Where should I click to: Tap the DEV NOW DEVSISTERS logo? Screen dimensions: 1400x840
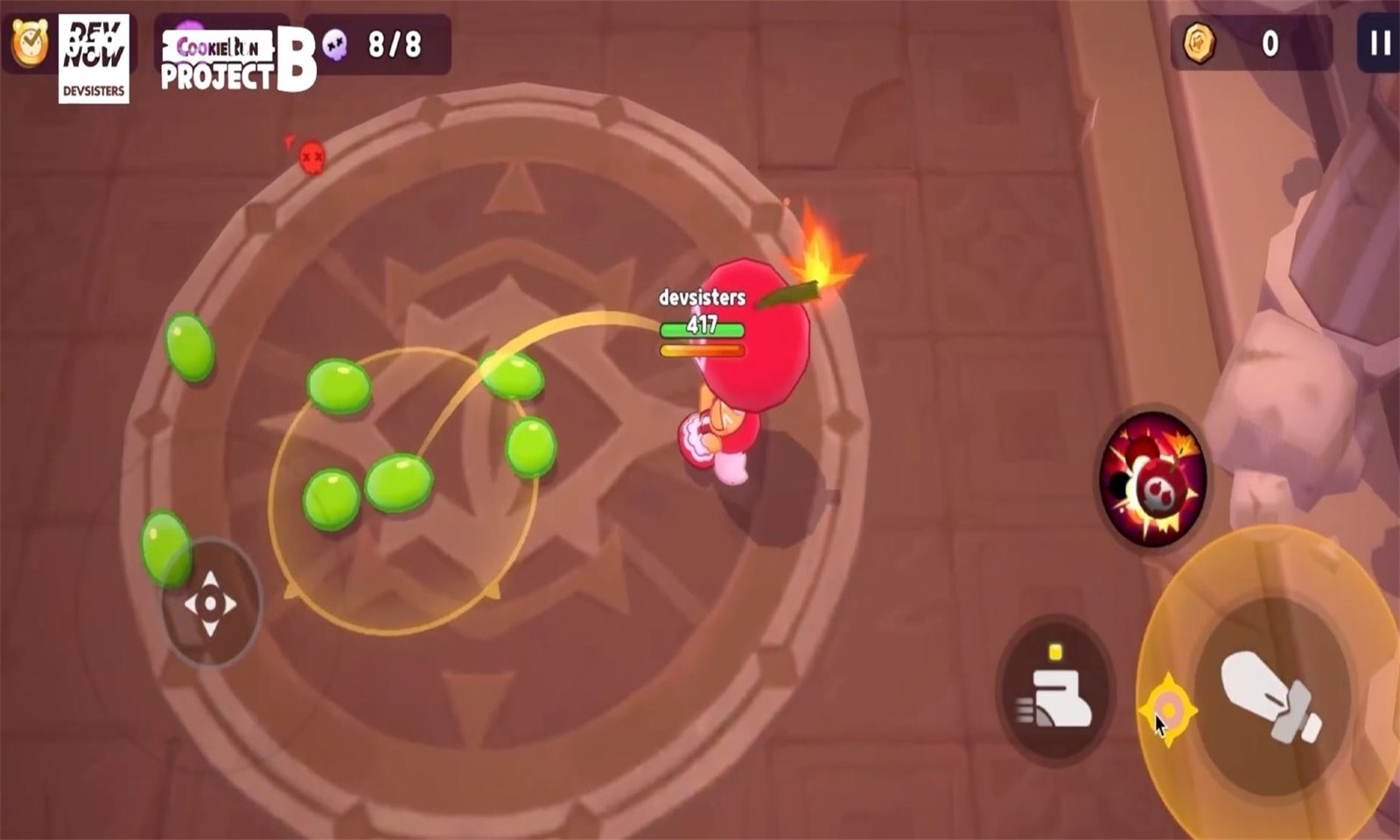tap(96, 55)
